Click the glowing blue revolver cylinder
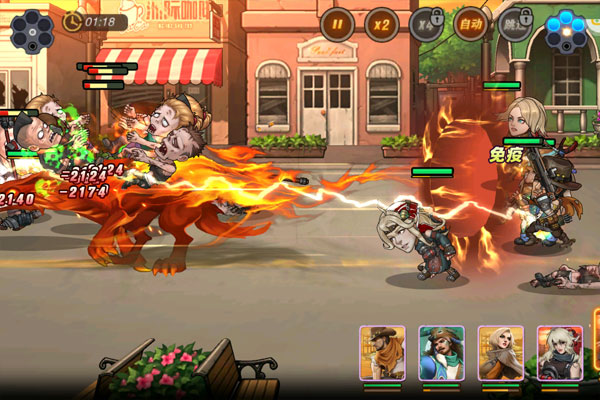This screenshot has width=600, height=400. [566, 30]
